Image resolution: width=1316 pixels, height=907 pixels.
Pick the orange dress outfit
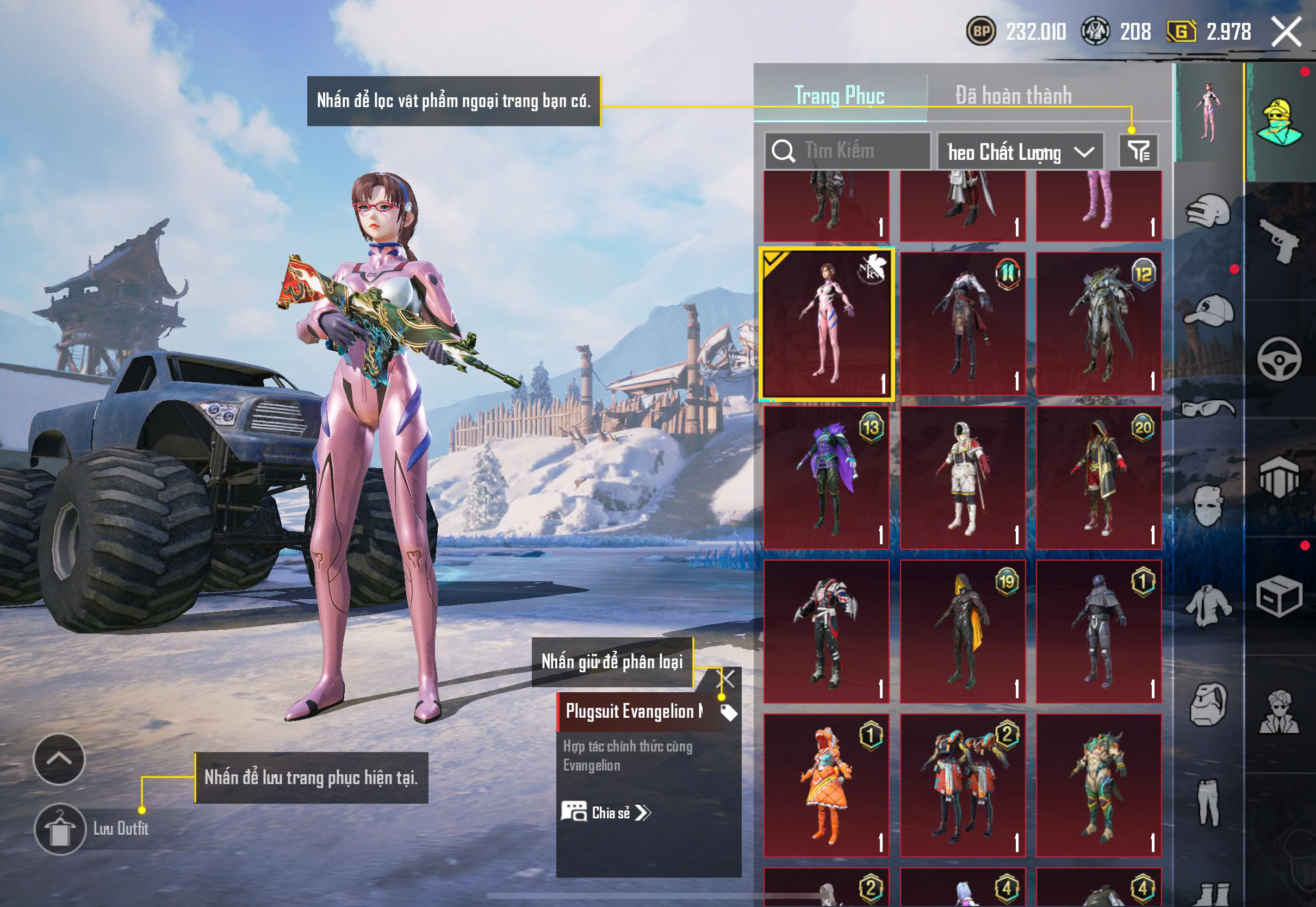point(826,785)
